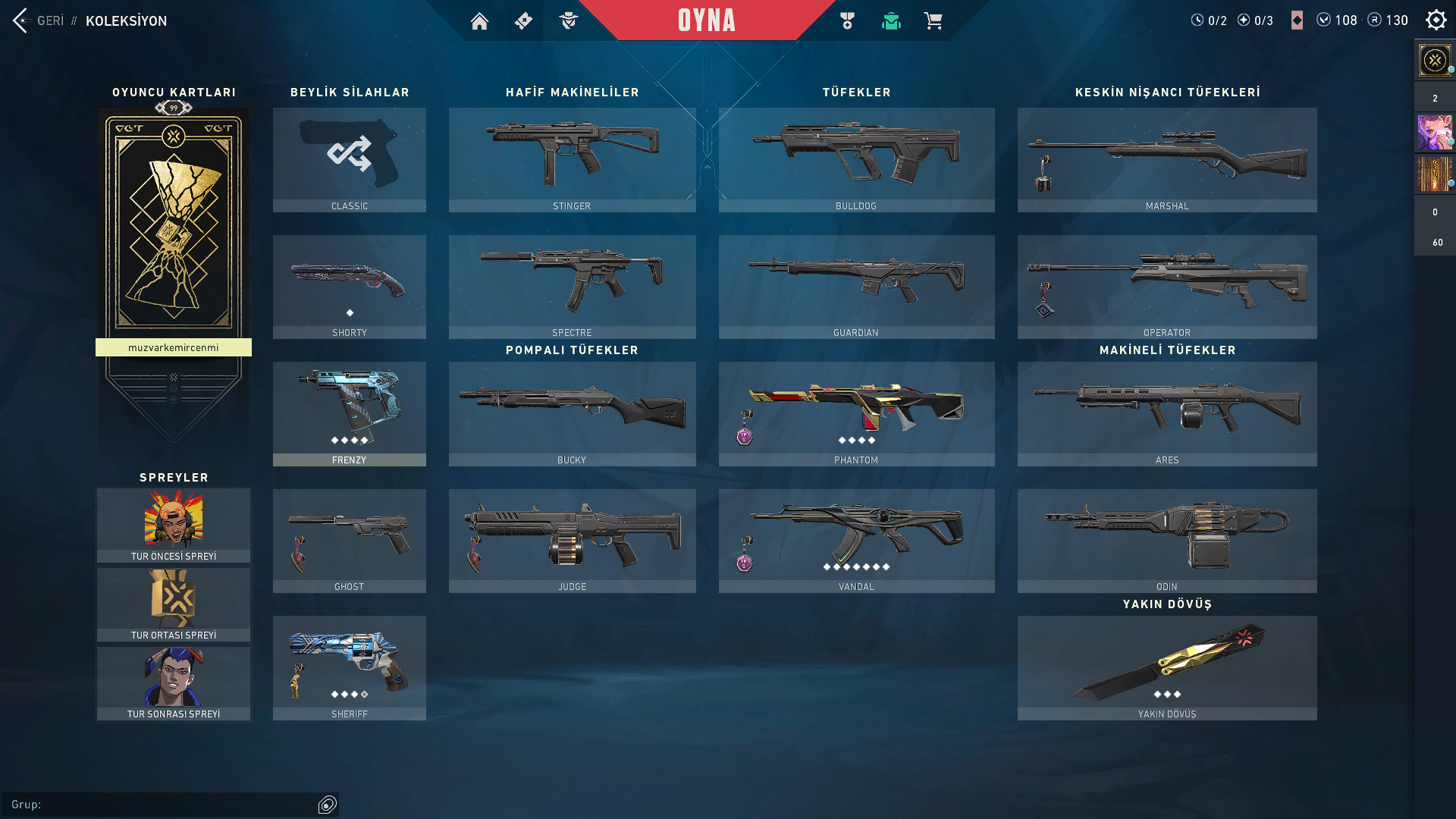Open the Yakın Dövüş melee slot
This screenshot has height=819, width=1456.
[x=1166, y=667]
